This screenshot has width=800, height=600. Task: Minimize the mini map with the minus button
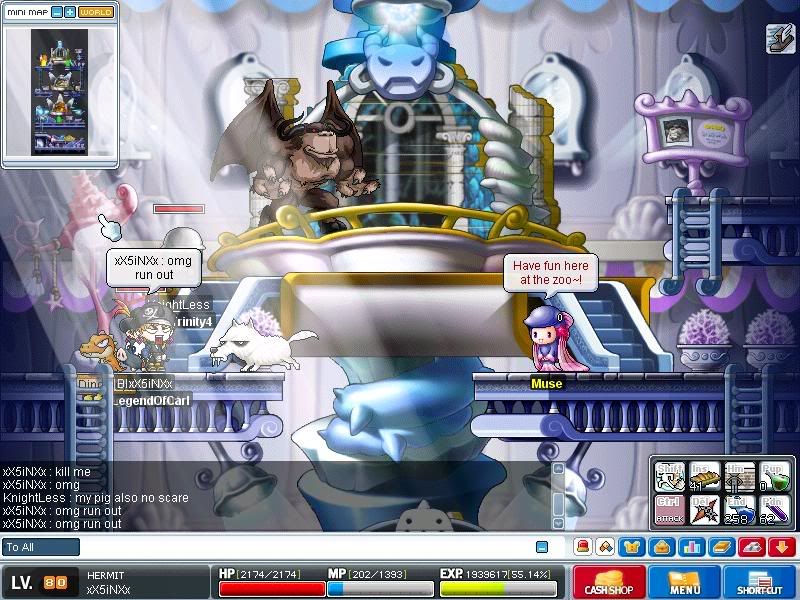[x=57, y=12]
